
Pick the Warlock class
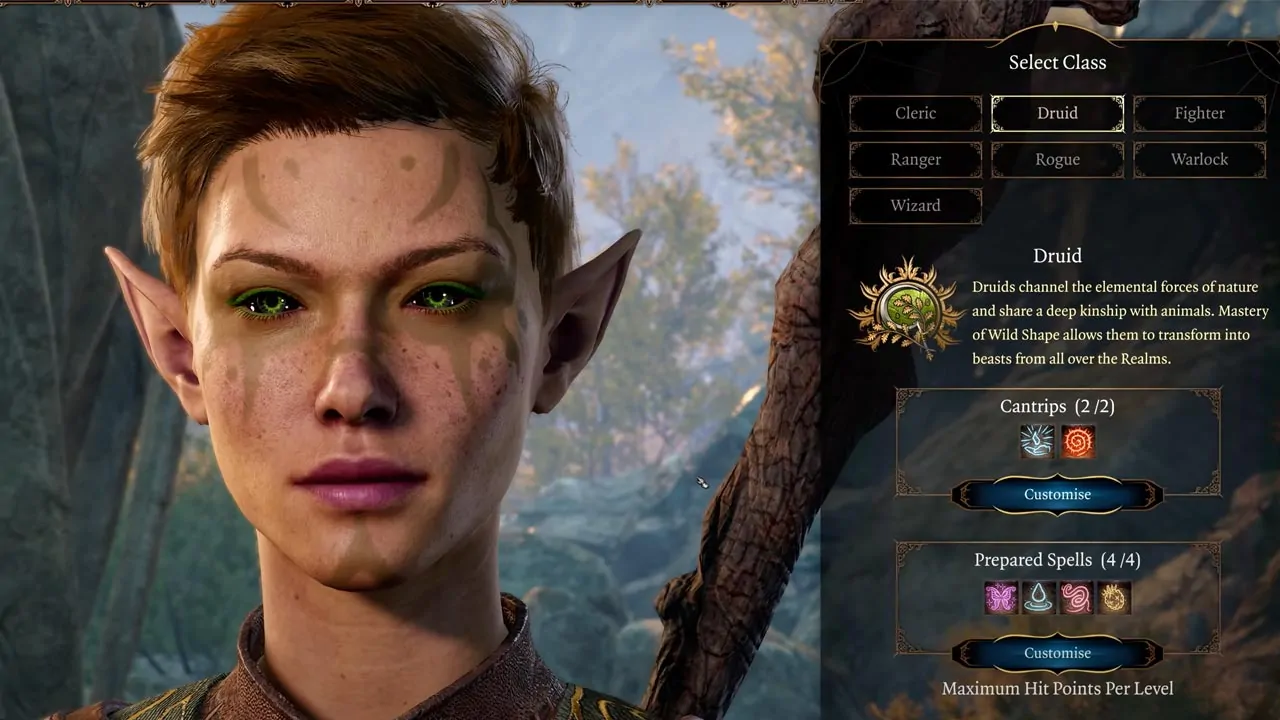point(1199,159)
